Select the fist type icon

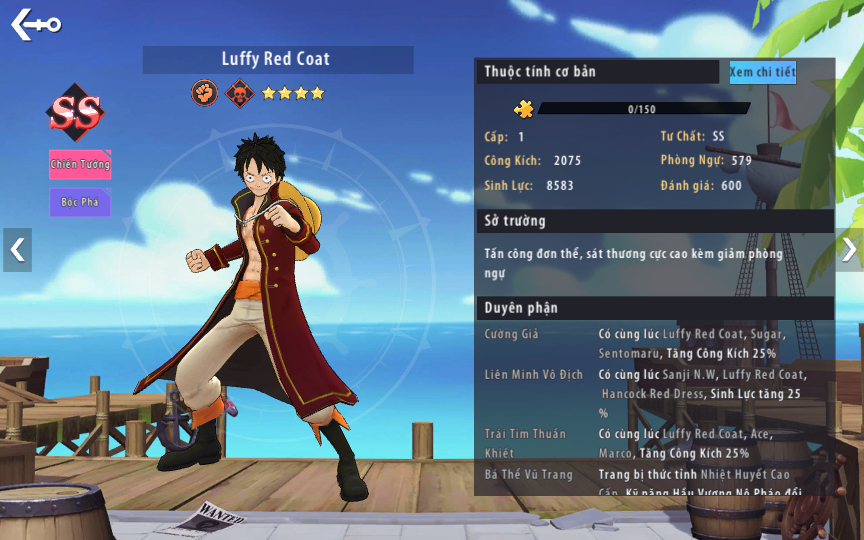click(205, 93)
